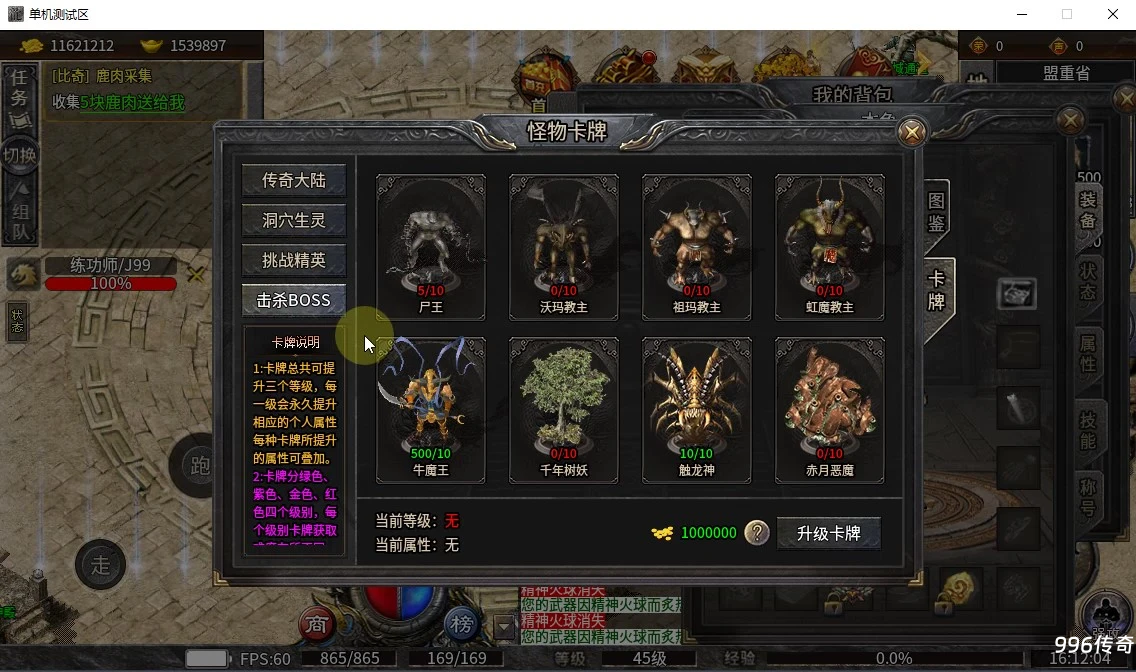This screenshot has width=1136, height=672.
Task: Choose the 虹魔教主 monster card
Action: (830, 246)
